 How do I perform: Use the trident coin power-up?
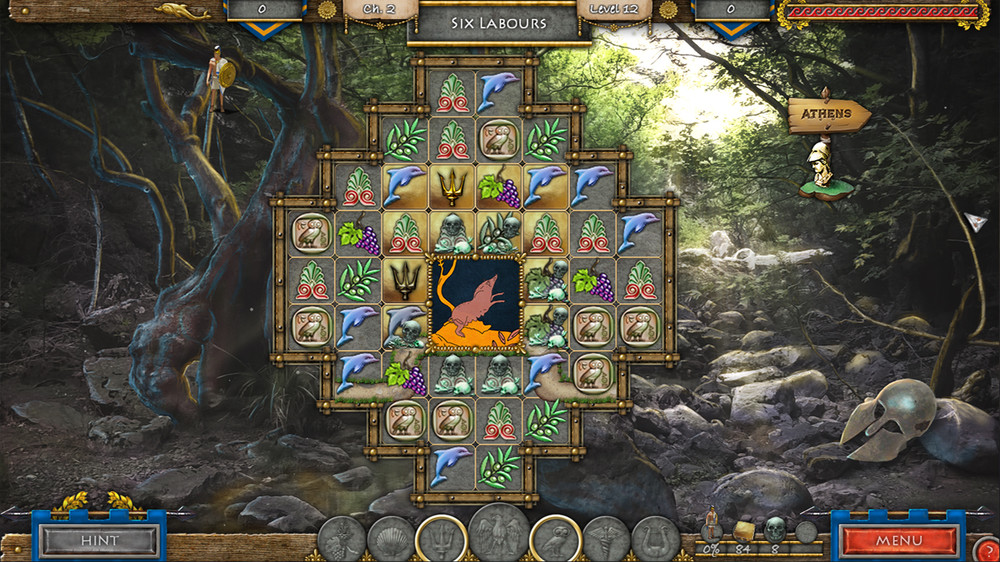tap(440, 539)
